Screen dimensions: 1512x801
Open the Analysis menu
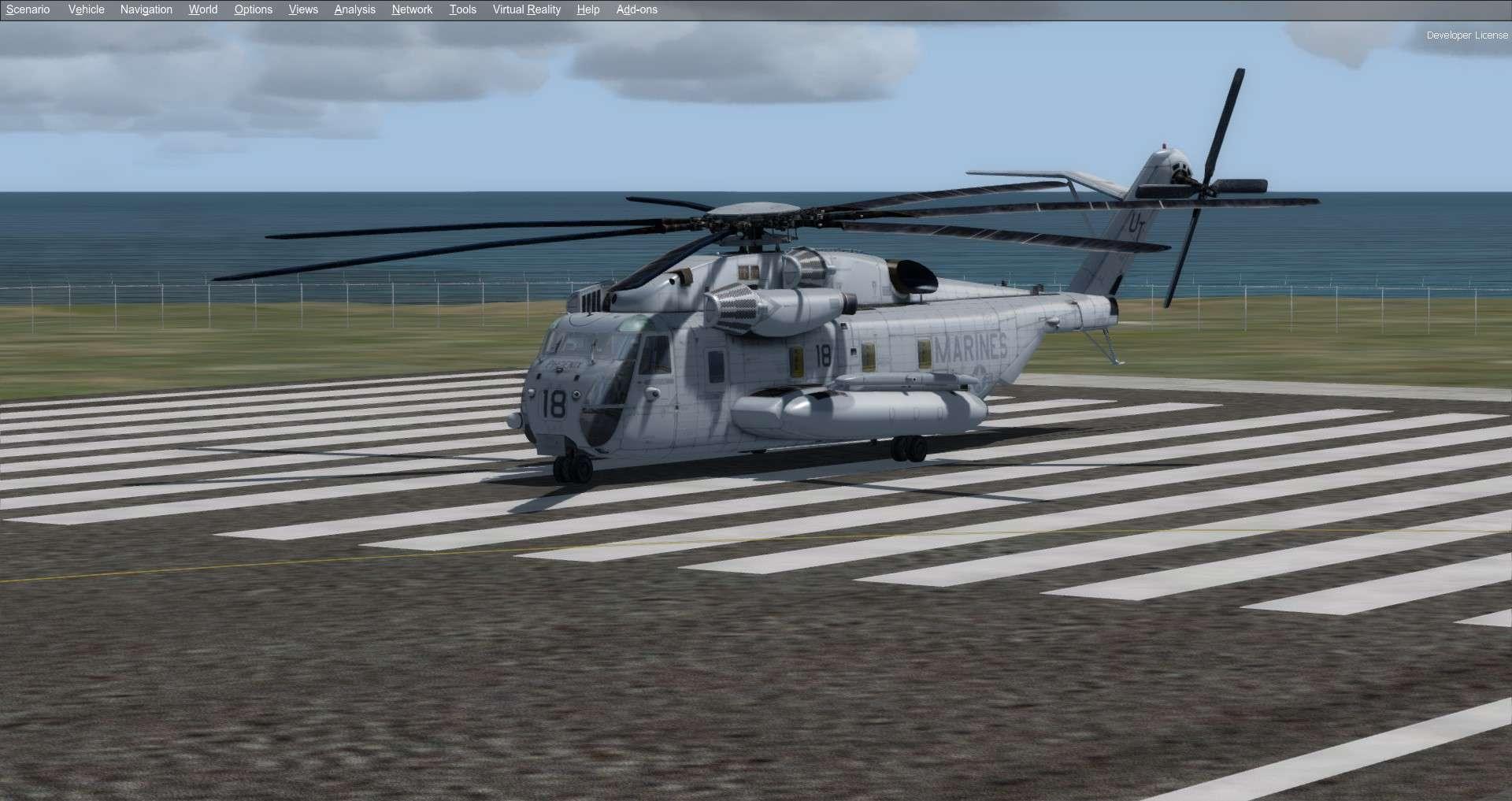354,9
